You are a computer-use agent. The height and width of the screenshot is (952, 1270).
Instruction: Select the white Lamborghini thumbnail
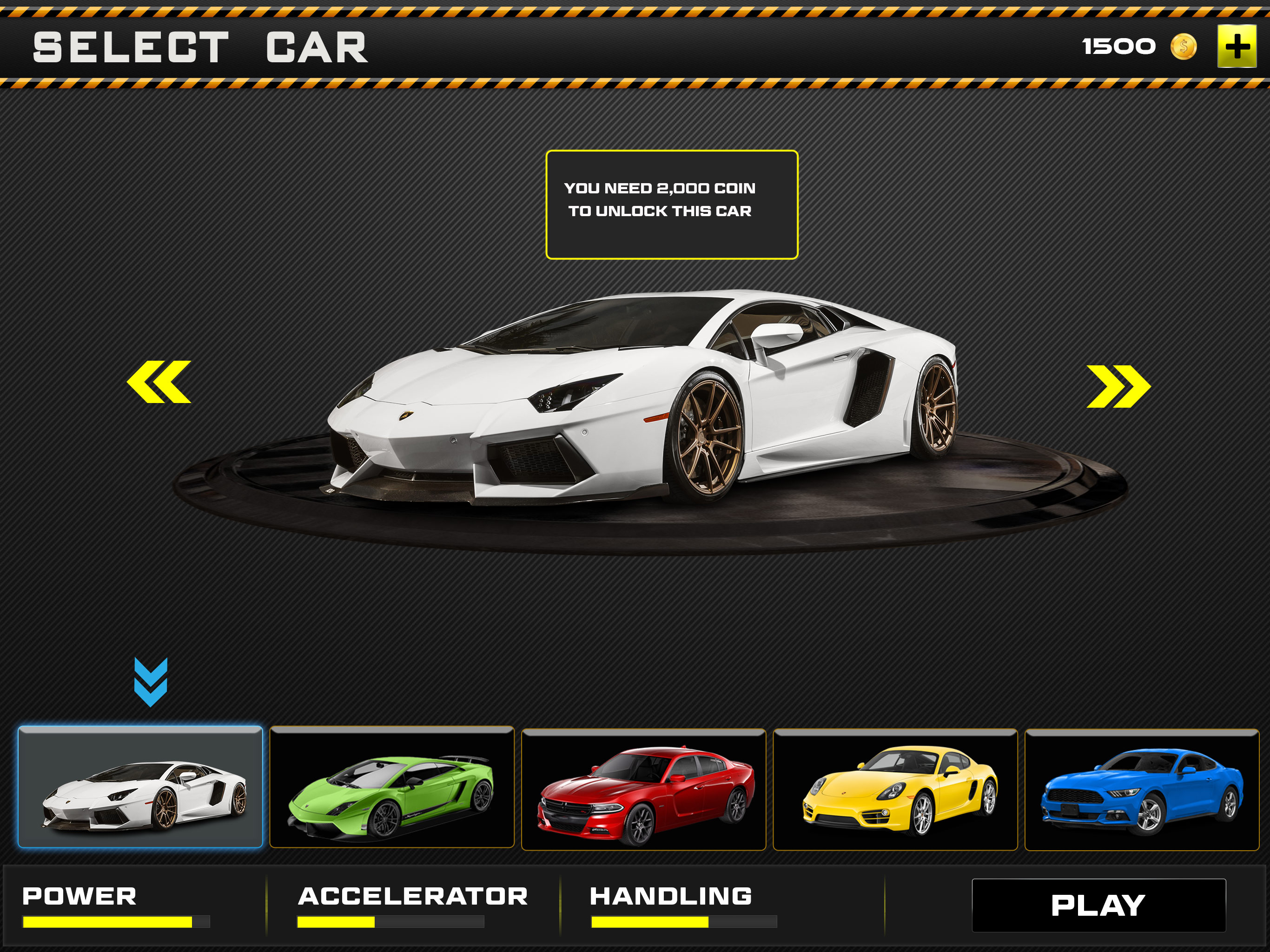140,787
